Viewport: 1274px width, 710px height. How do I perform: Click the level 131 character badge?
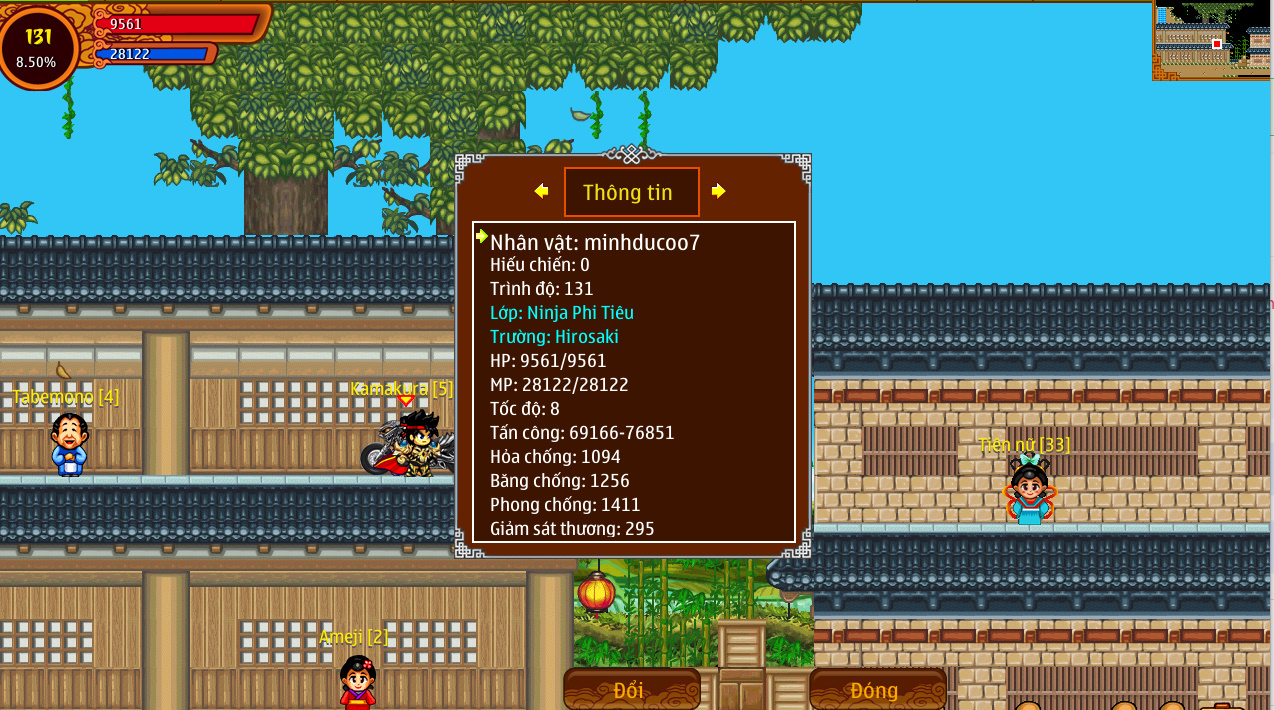tap(38, 47)
